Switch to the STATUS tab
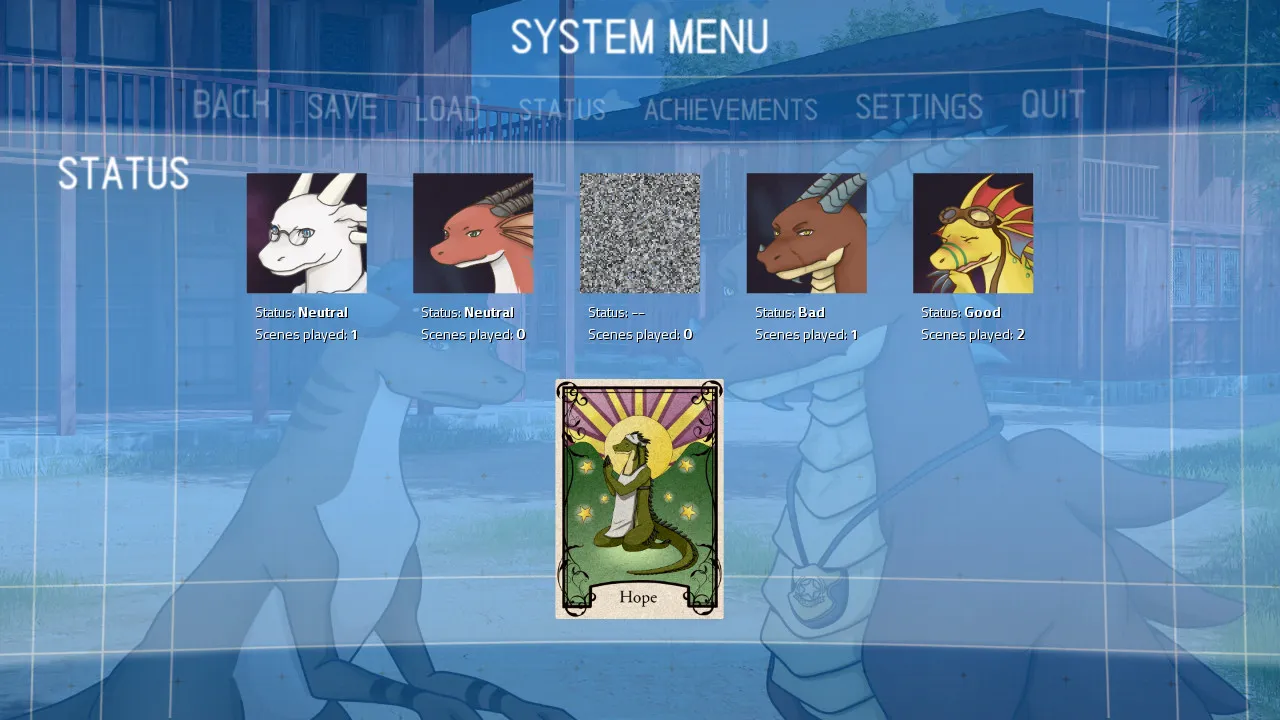Image resolution: width=1280 pixels, height=720 pixels. [563, 110]
